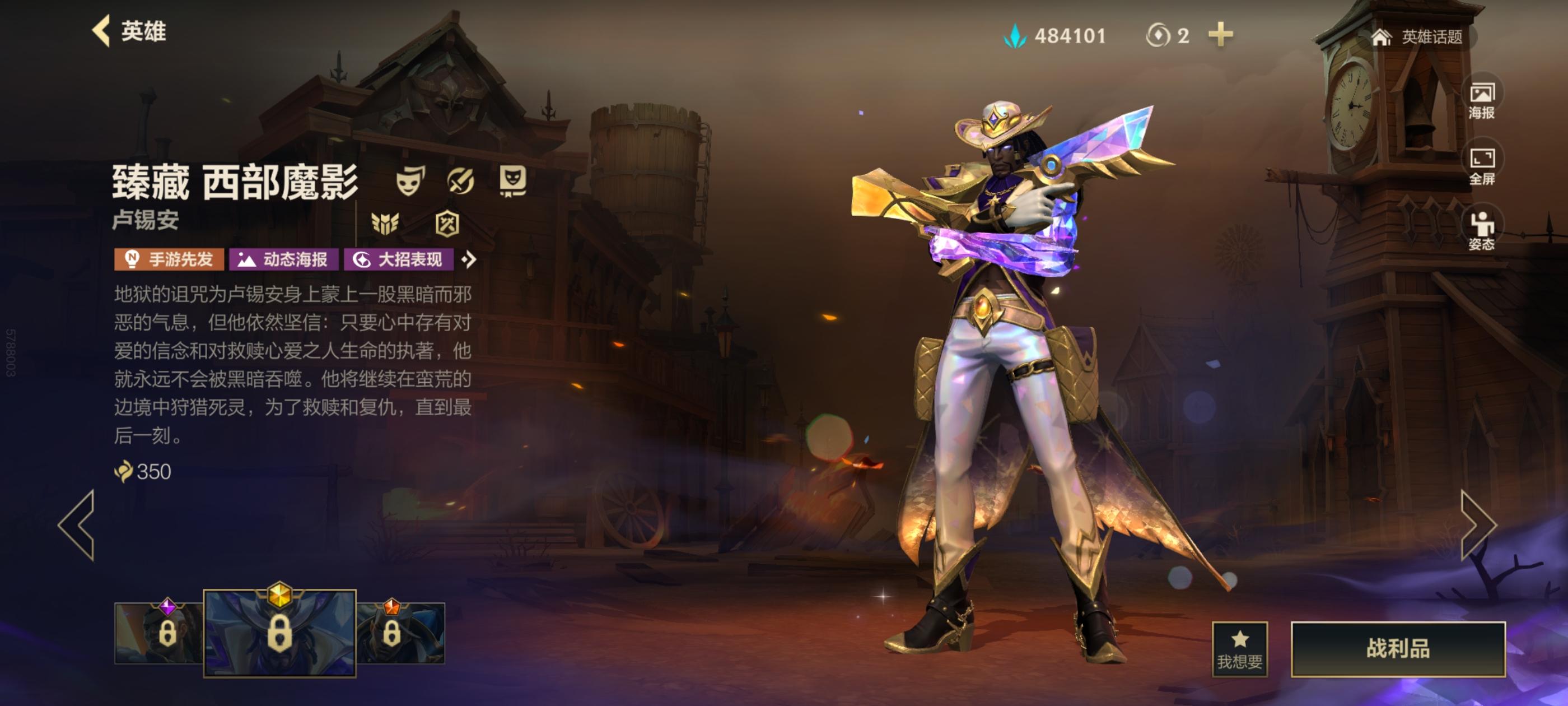The height and width of the screenshot is (706, 1568).
Task: Click the crossed sword circle feature icon
Action: click(461, 181)
